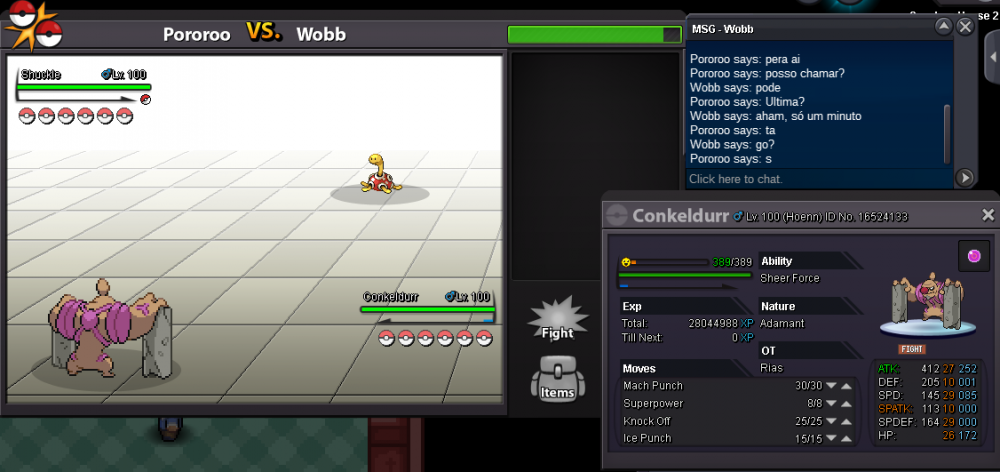The width and height of the screenshot is (1000, 472).
Task: Move Superpower down in the move list
Action: [830, 404]
